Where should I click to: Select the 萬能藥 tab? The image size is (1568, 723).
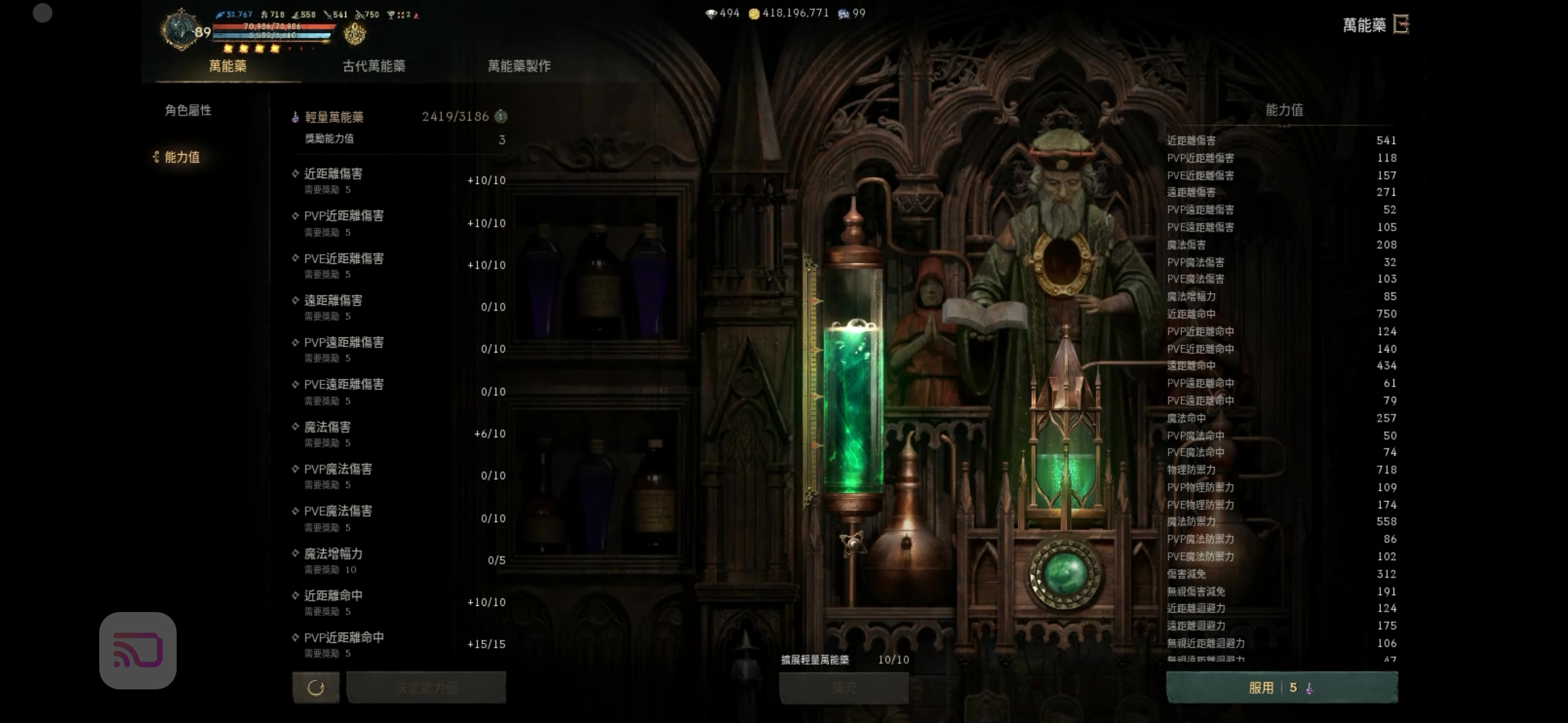tap(228, 66)
